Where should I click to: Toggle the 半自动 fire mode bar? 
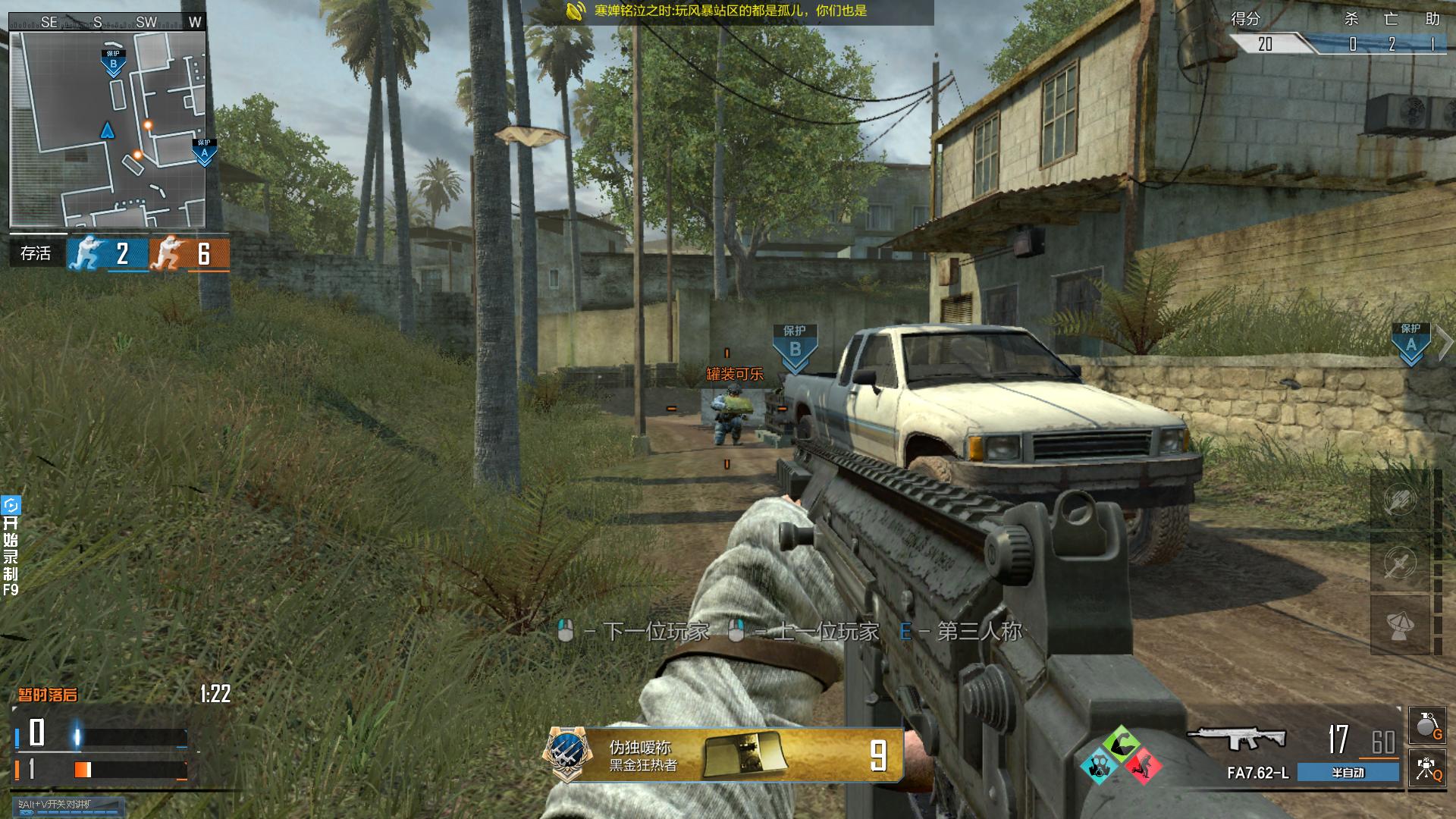pyautogui.click(x=1348, y=773)
